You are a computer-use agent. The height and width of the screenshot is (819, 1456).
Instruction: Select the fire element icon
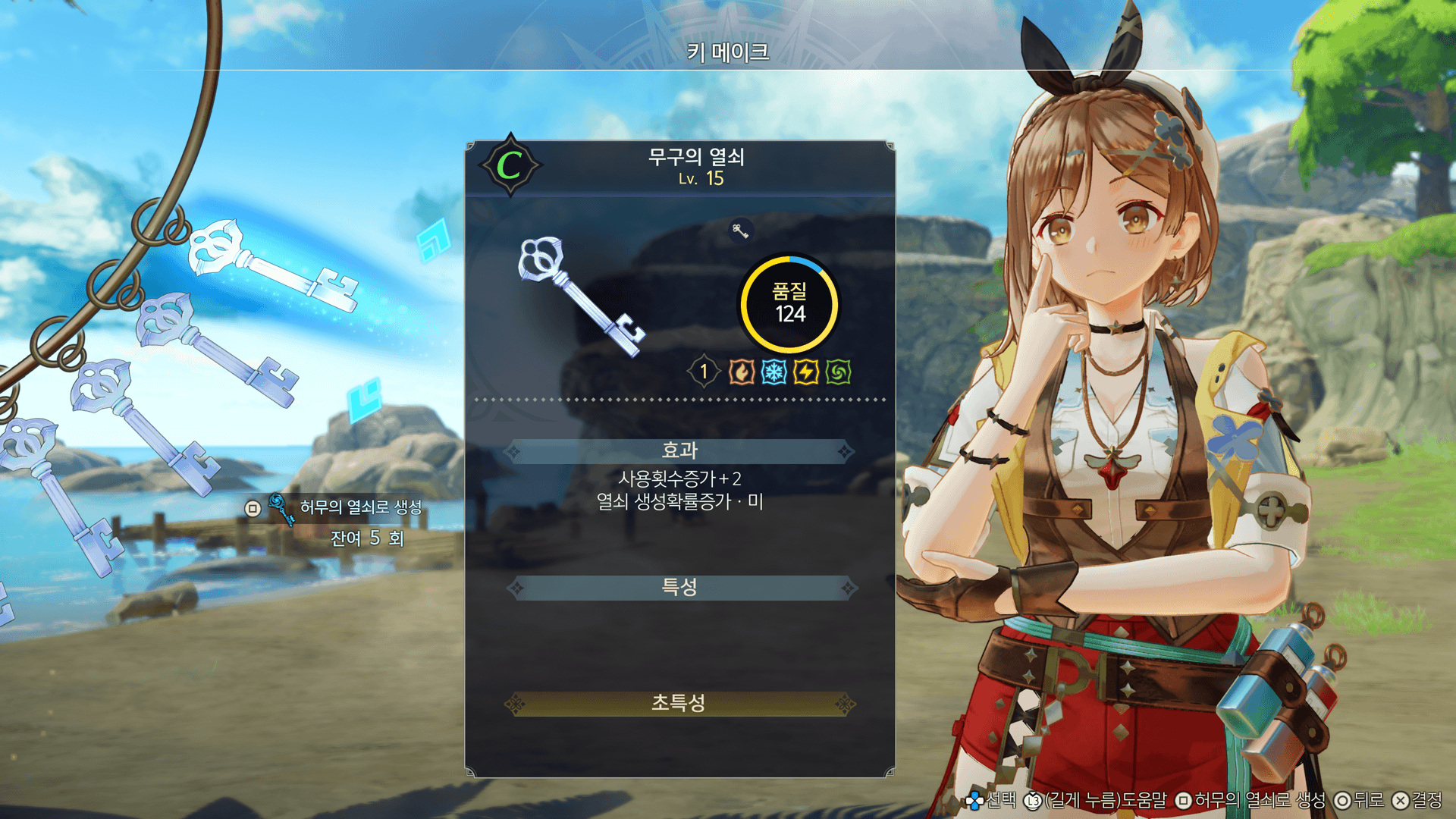pyautogui.click(x=741, y=372)
